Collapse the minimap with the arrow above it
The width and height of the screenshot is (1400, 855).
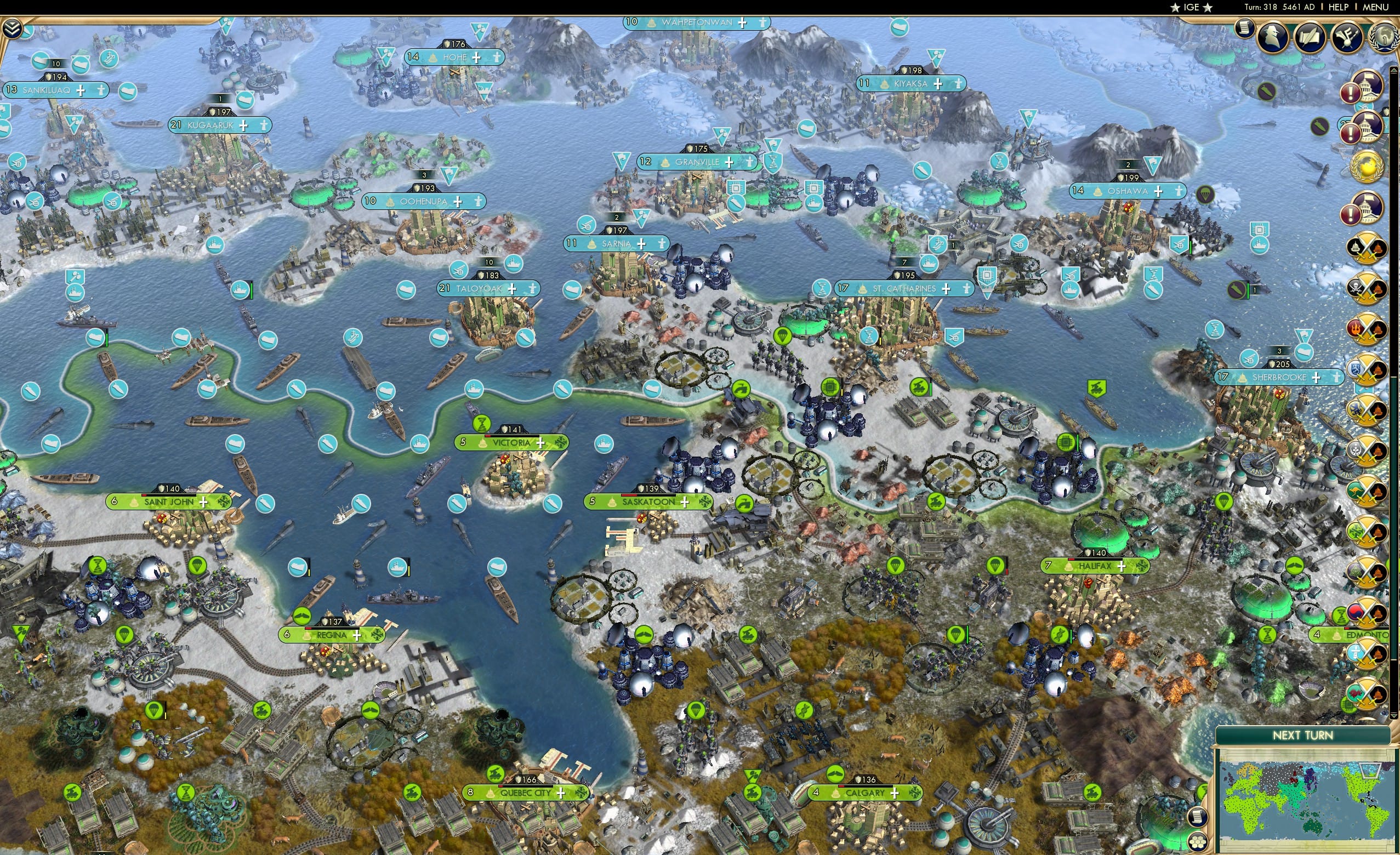[x=1393, y=716]
